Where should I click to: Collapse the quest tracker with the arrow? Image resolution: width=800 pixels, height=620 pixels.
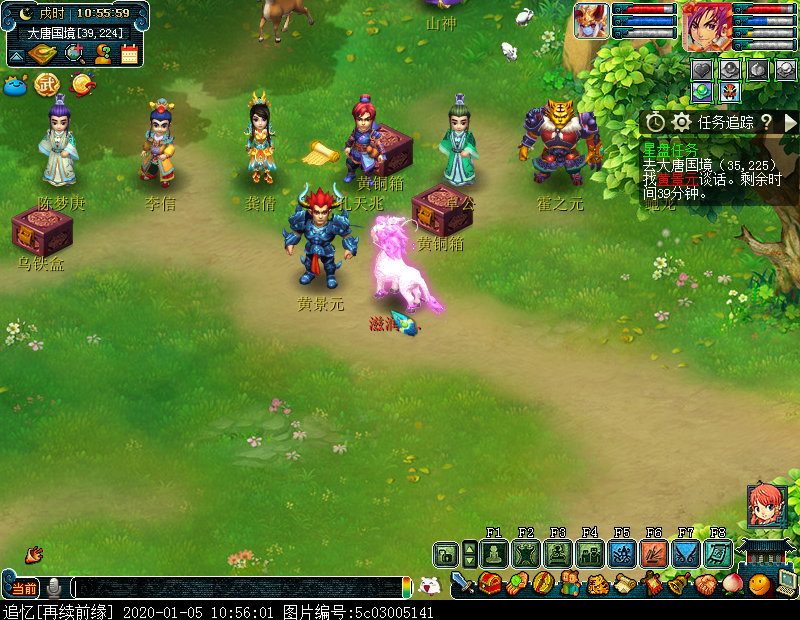pyautogui.click(x=790, y=122)
